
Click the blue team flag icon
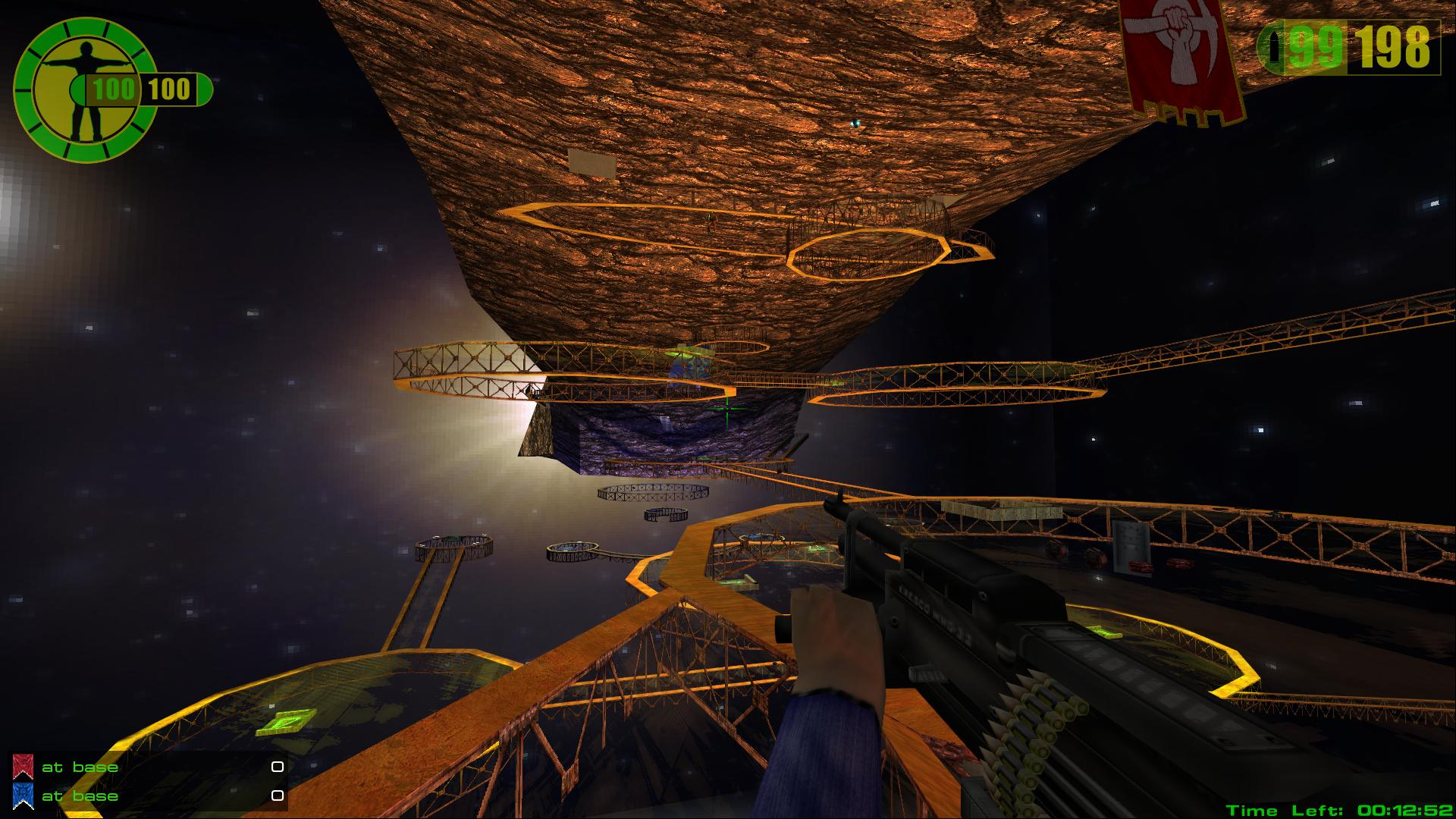tap(23, 796)
